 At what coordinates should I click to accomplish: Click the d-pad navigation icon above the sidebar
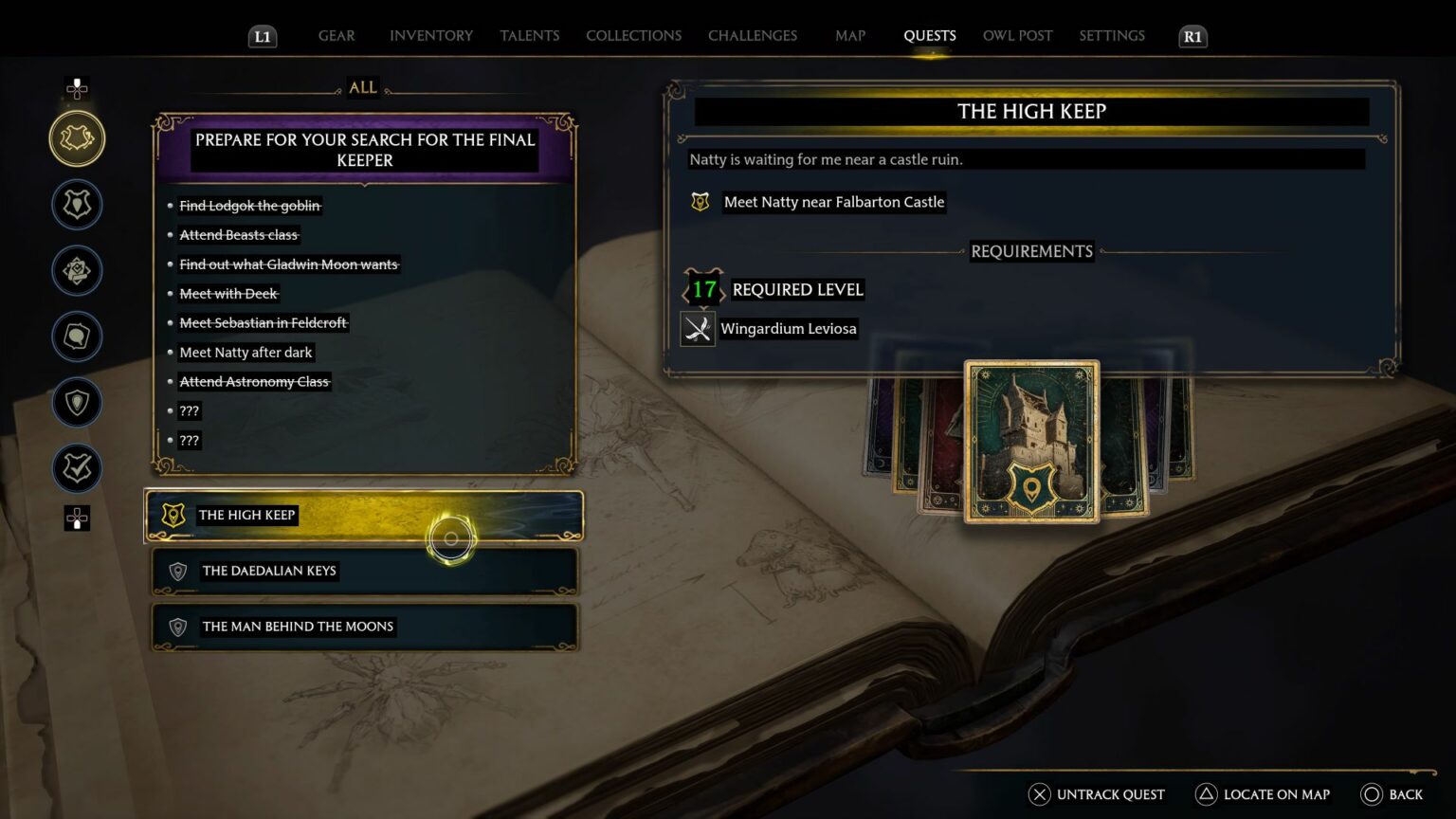tap(77, 89)
